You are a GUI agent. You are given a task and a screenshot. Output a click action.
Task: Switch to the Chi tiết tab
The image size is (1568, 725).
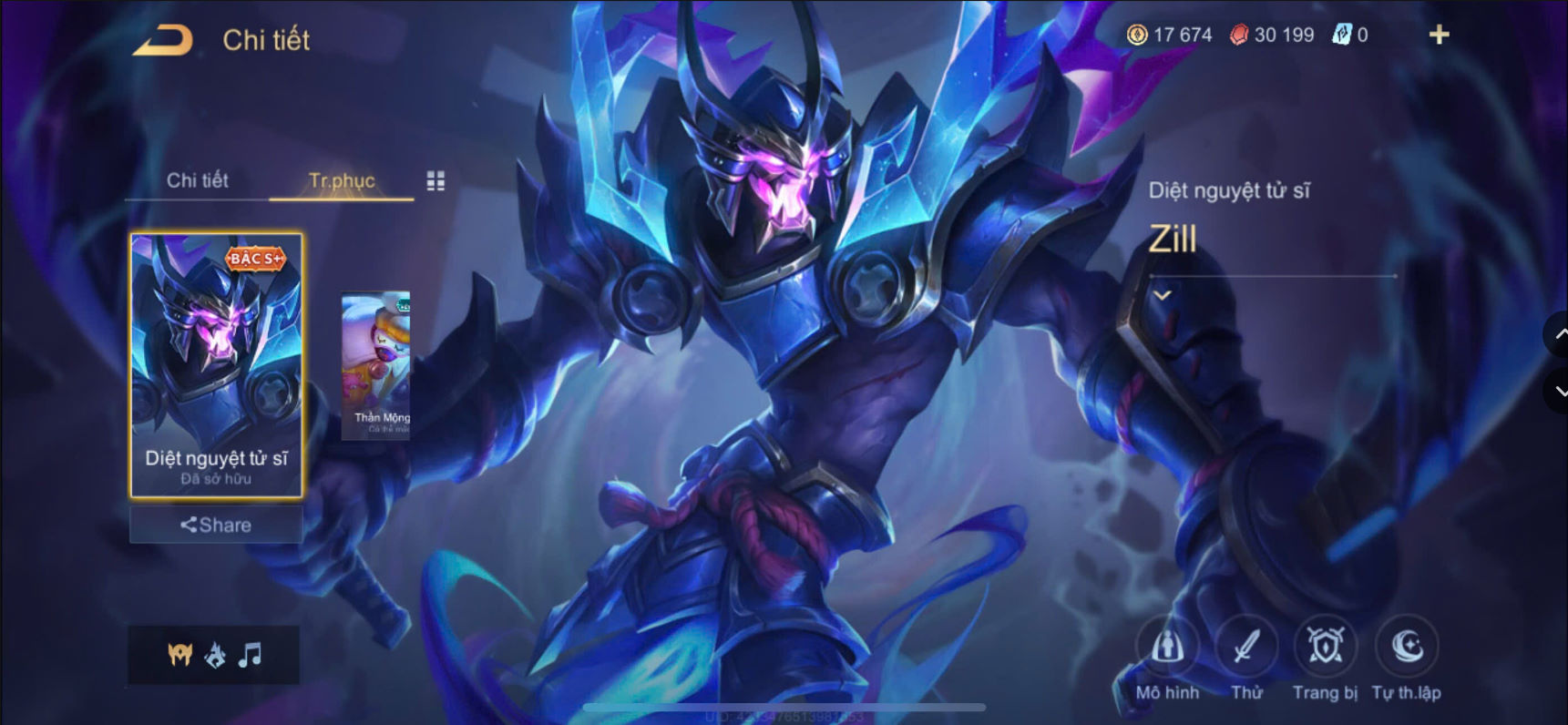(x=198, y=180)
